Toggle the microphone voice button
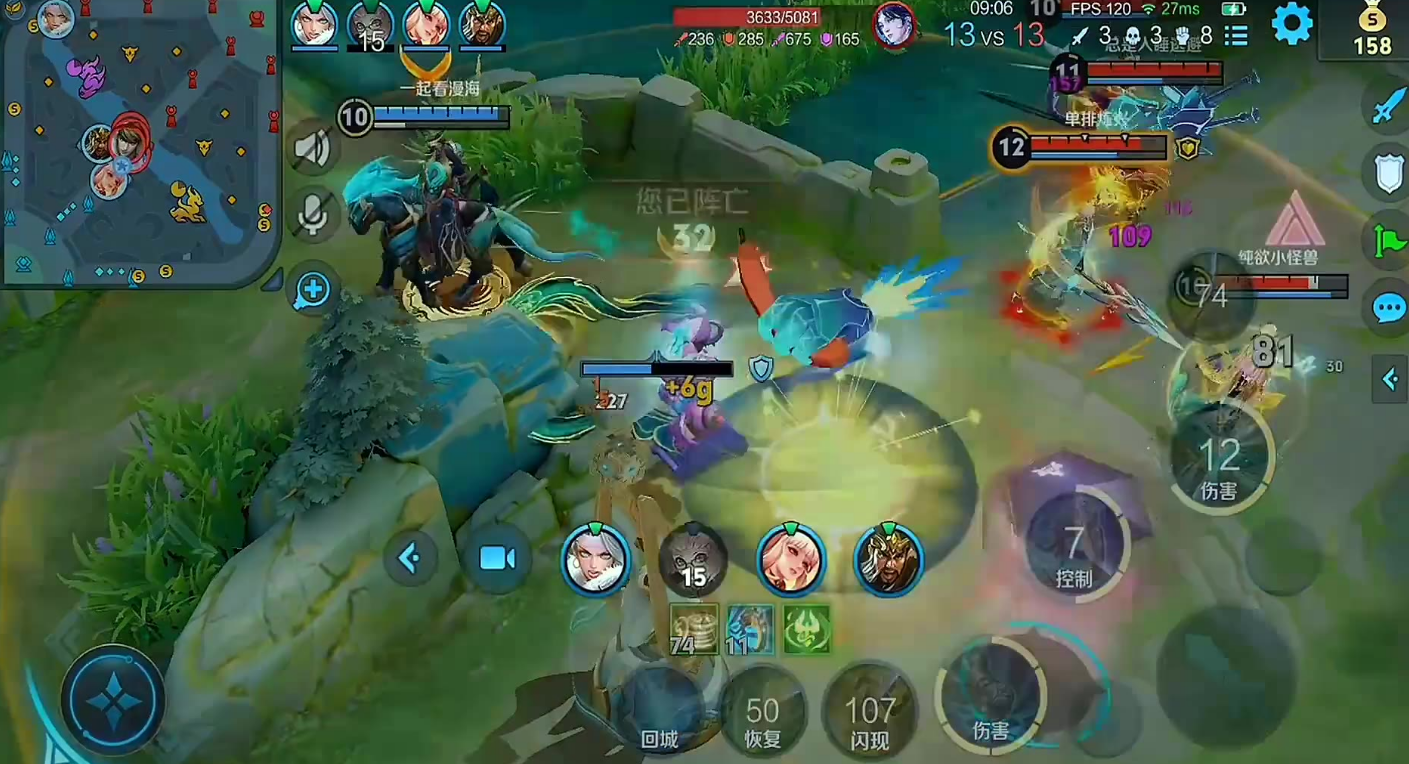Screen dimensions: 1409x764 (312, 213)
